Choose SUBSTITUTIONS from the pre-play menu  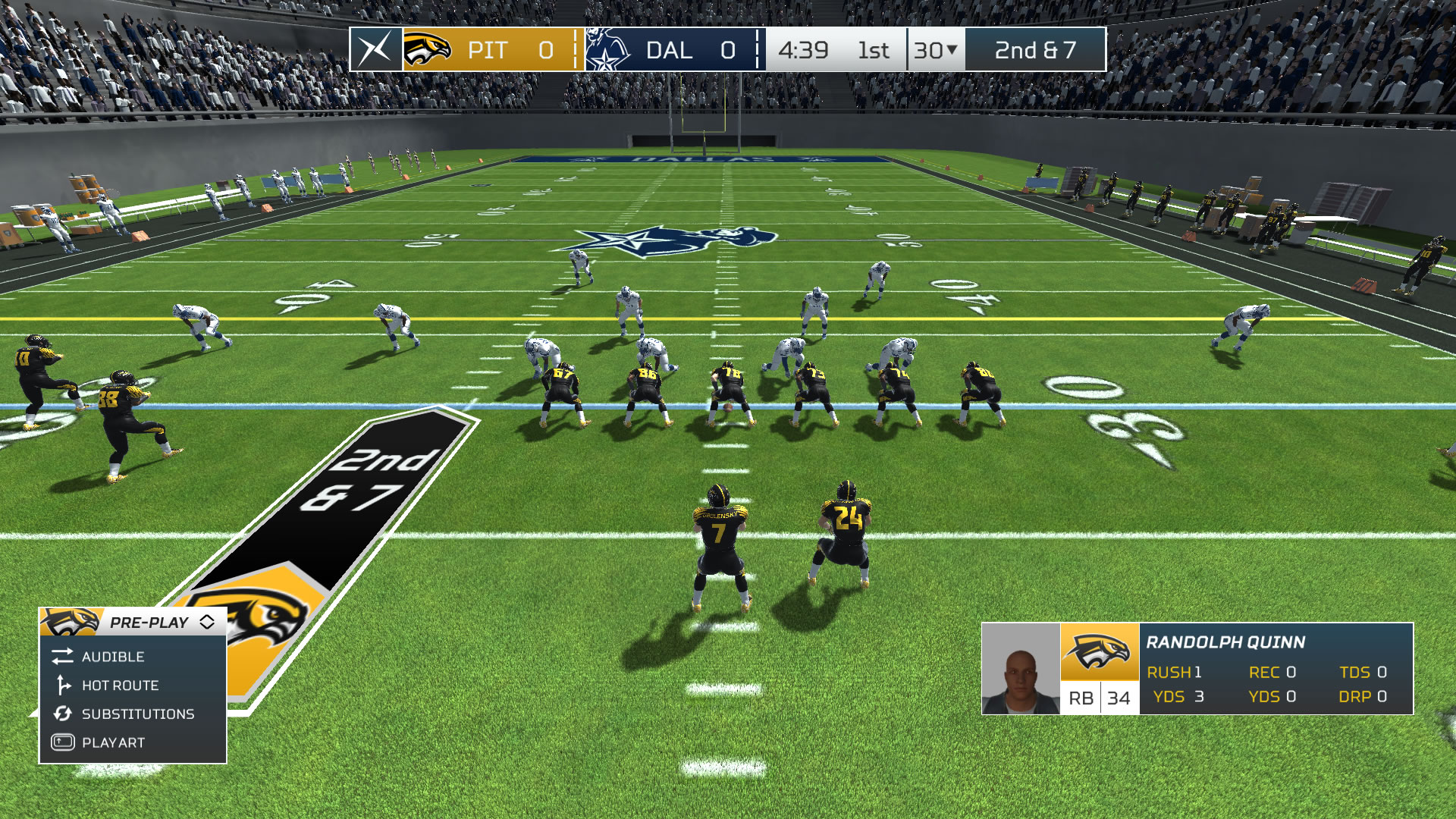click(137, 714)
